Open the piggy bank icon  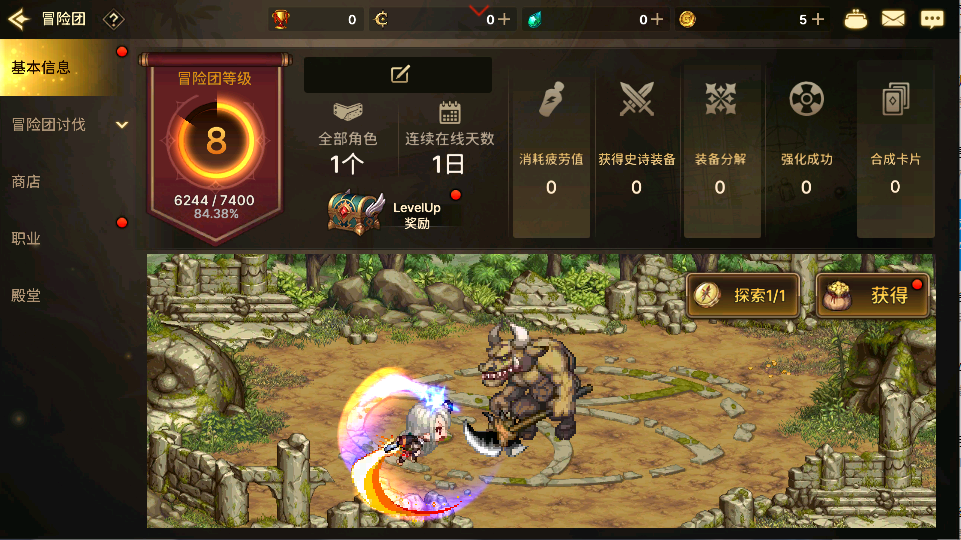point(856,19)
